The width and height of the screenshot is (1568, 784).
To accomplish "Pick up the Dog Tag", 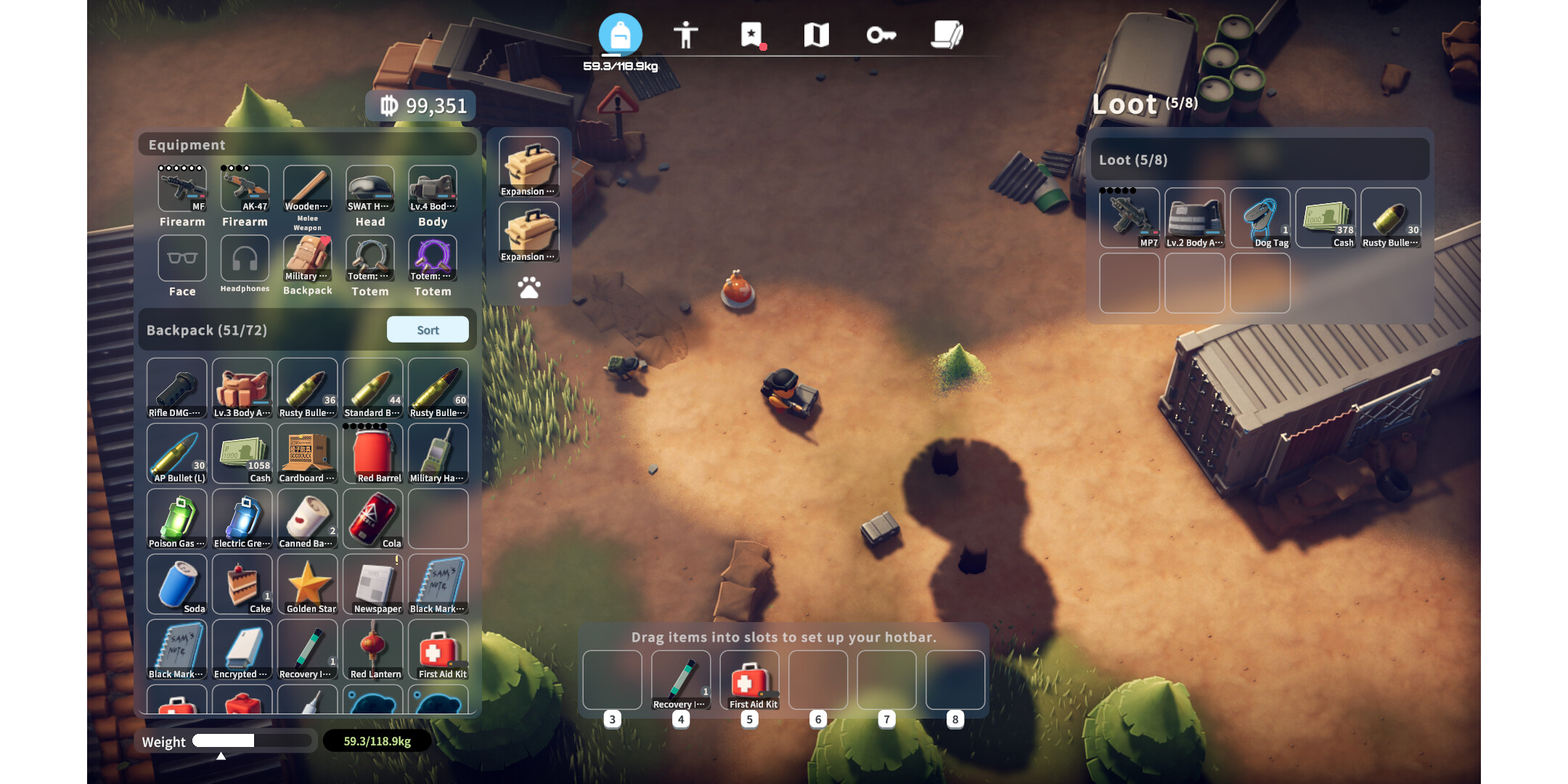I will point(1260,218).
